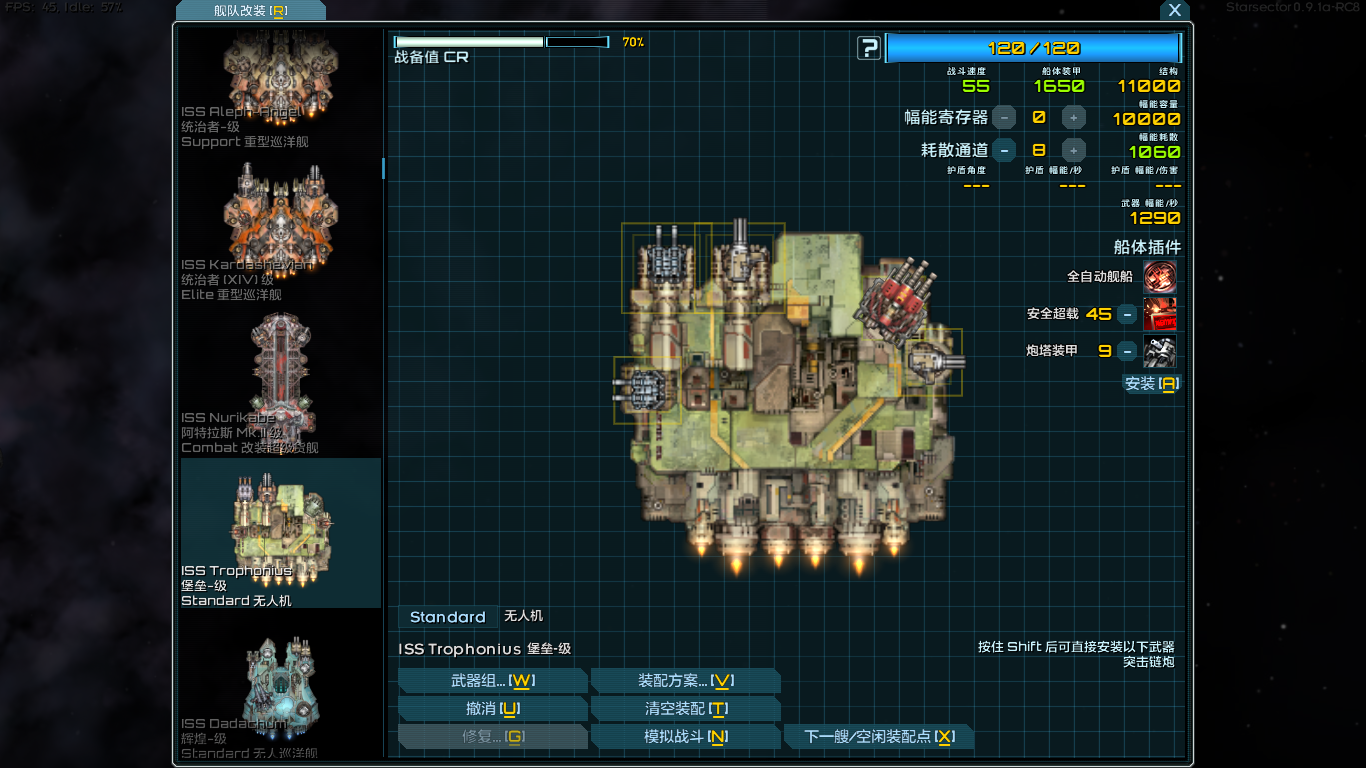
Task: Undo the last change (撤消)
Action: coord(492,709)
